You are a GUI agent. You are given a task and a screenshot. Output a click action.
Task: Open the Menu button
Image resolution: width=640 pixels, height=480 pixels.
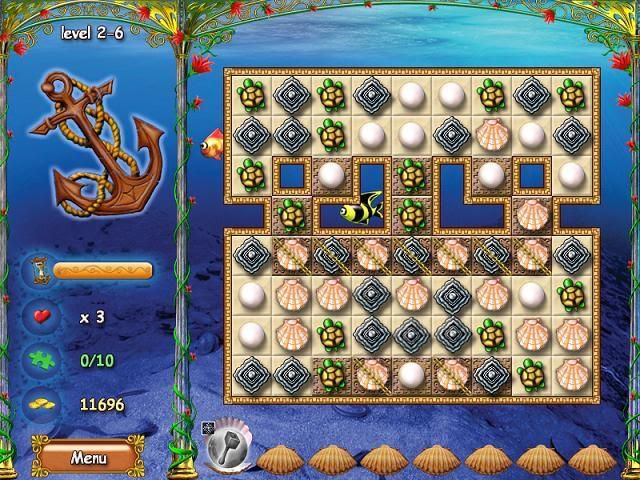[88, 457]
